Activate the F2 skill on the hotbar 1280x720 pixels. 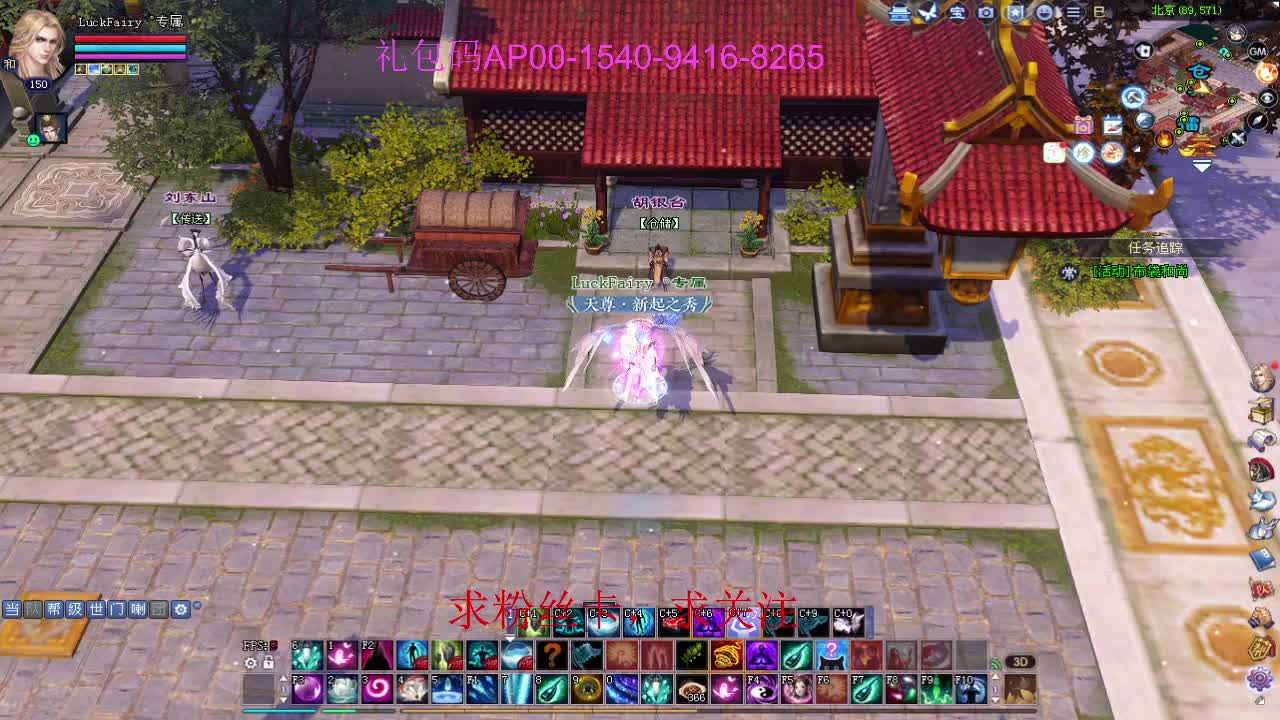[x=379, y=657]
